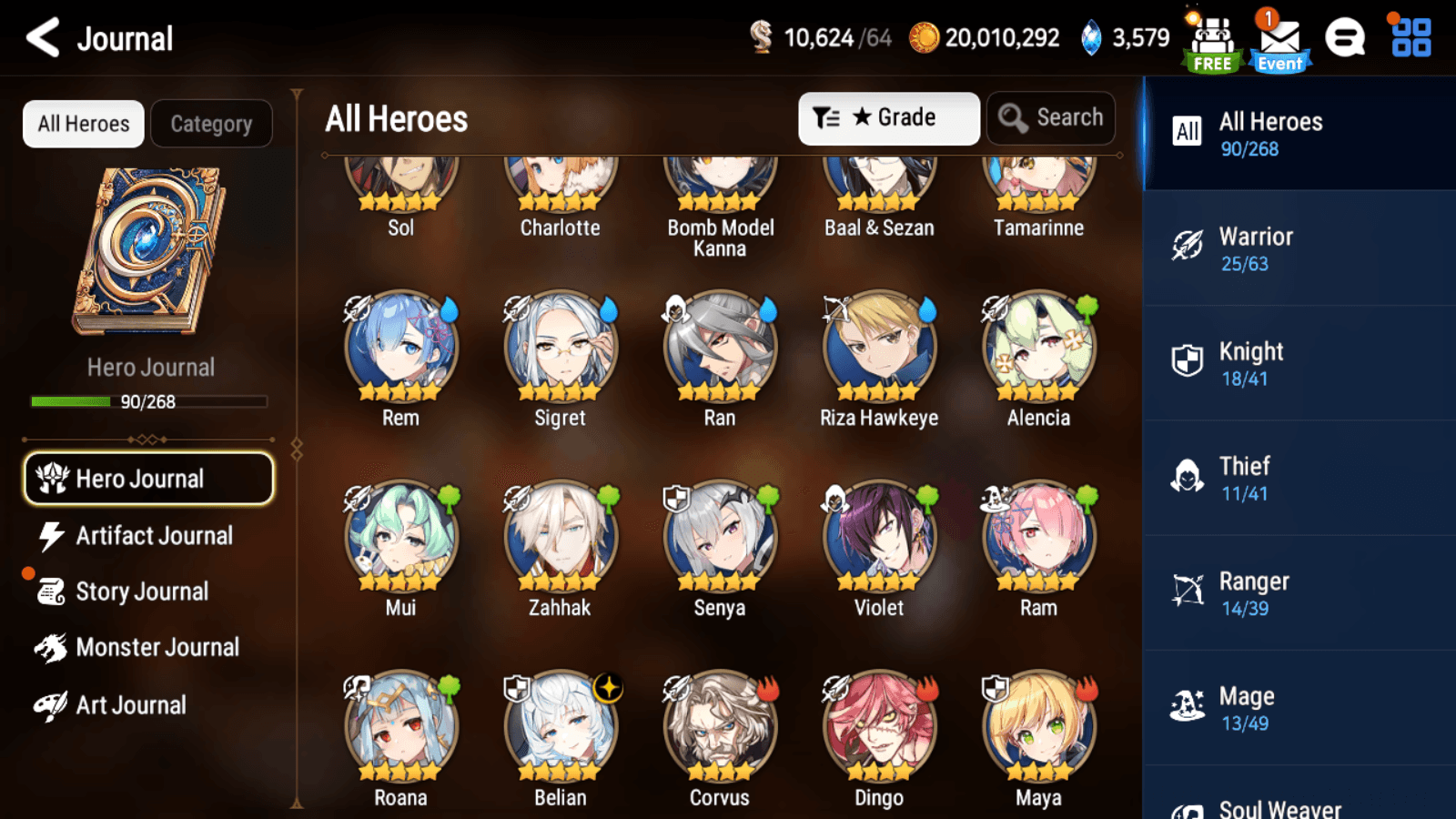Open the Story Journal with notification dot
This screenshot has height=819, width=1456.
pos(140,591)
